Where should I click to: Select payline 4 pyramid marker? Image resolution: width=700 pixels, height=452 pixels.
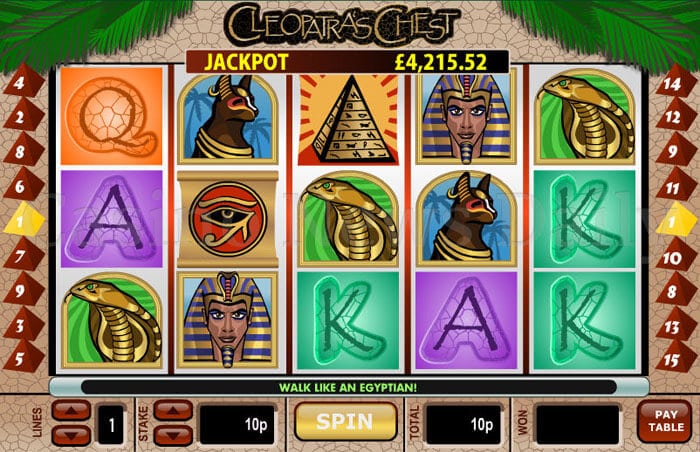[x=17, y=83]
